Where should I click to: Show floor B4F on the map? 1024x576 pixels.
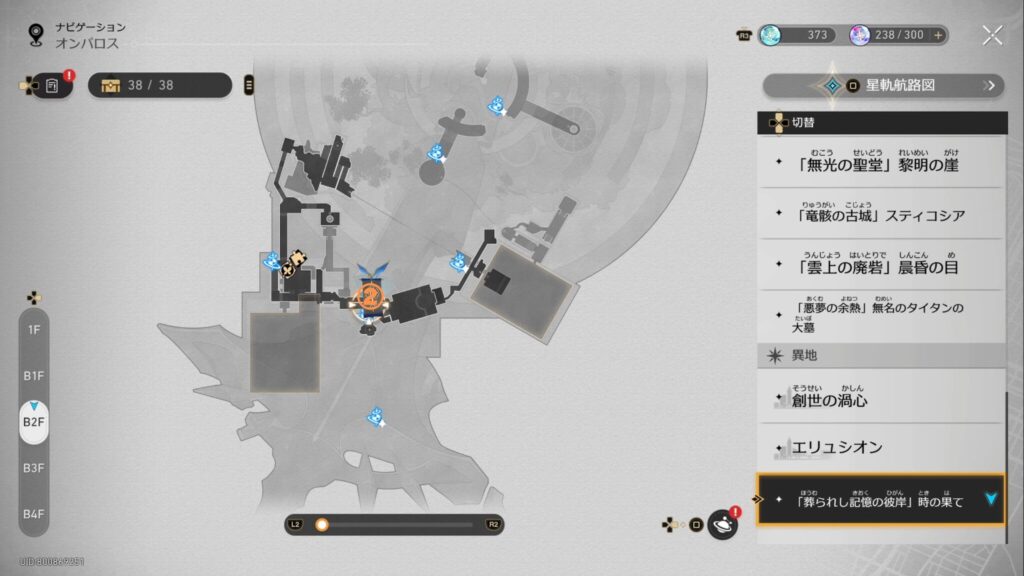34,514
